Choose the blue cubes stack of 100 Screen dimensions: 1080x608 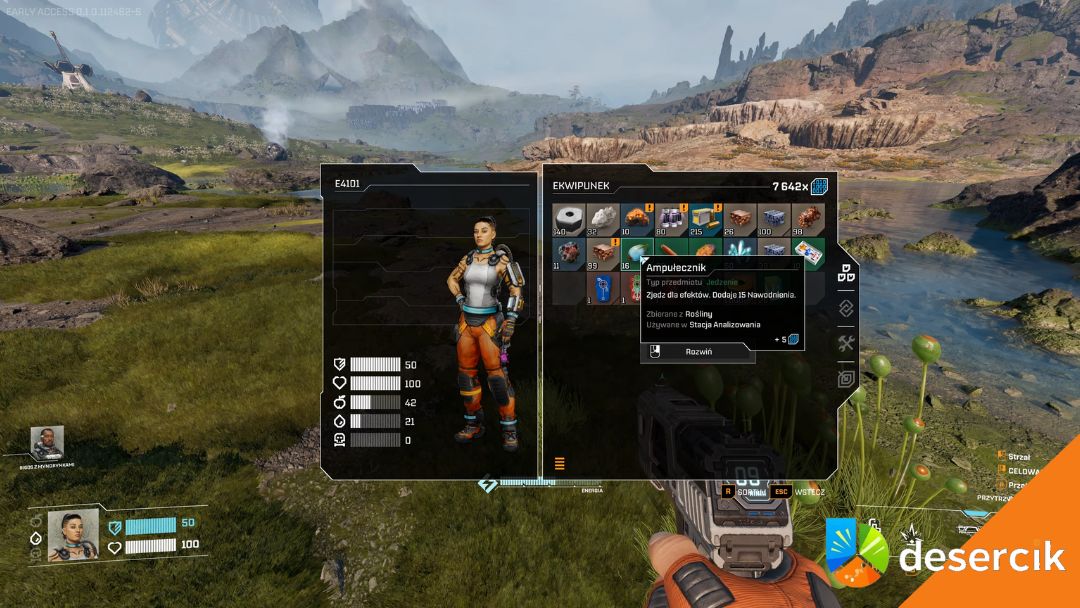[772, 217]
